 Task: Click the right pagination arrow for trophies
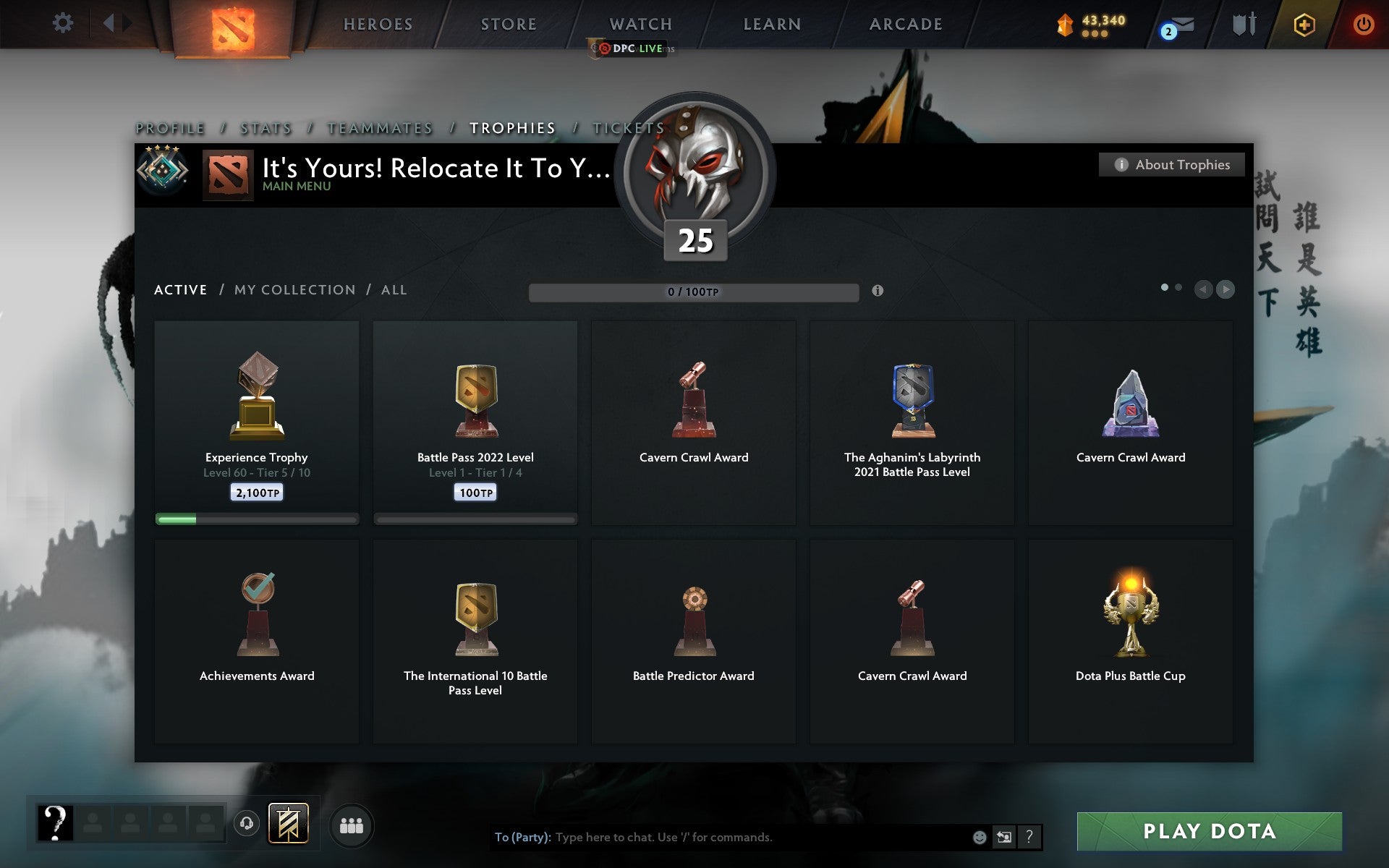point(1226,290)
